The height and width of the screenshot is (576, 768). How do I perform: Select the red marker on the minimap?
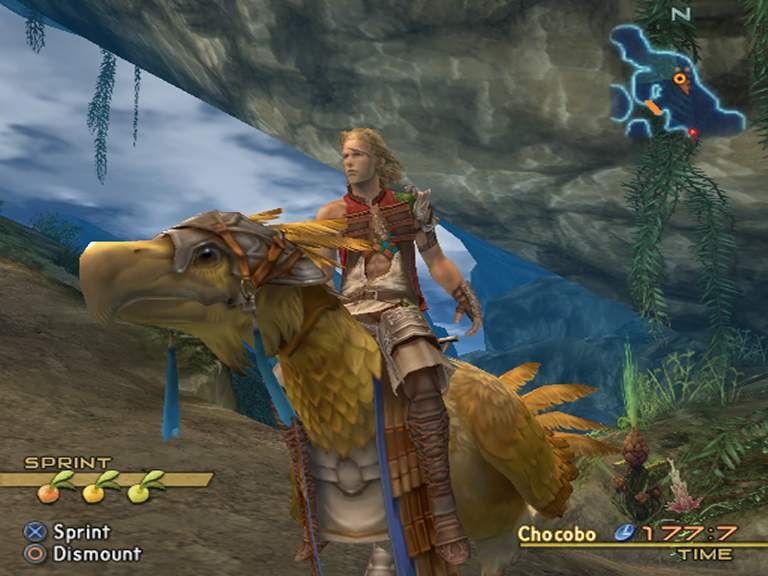click(693, 132)
